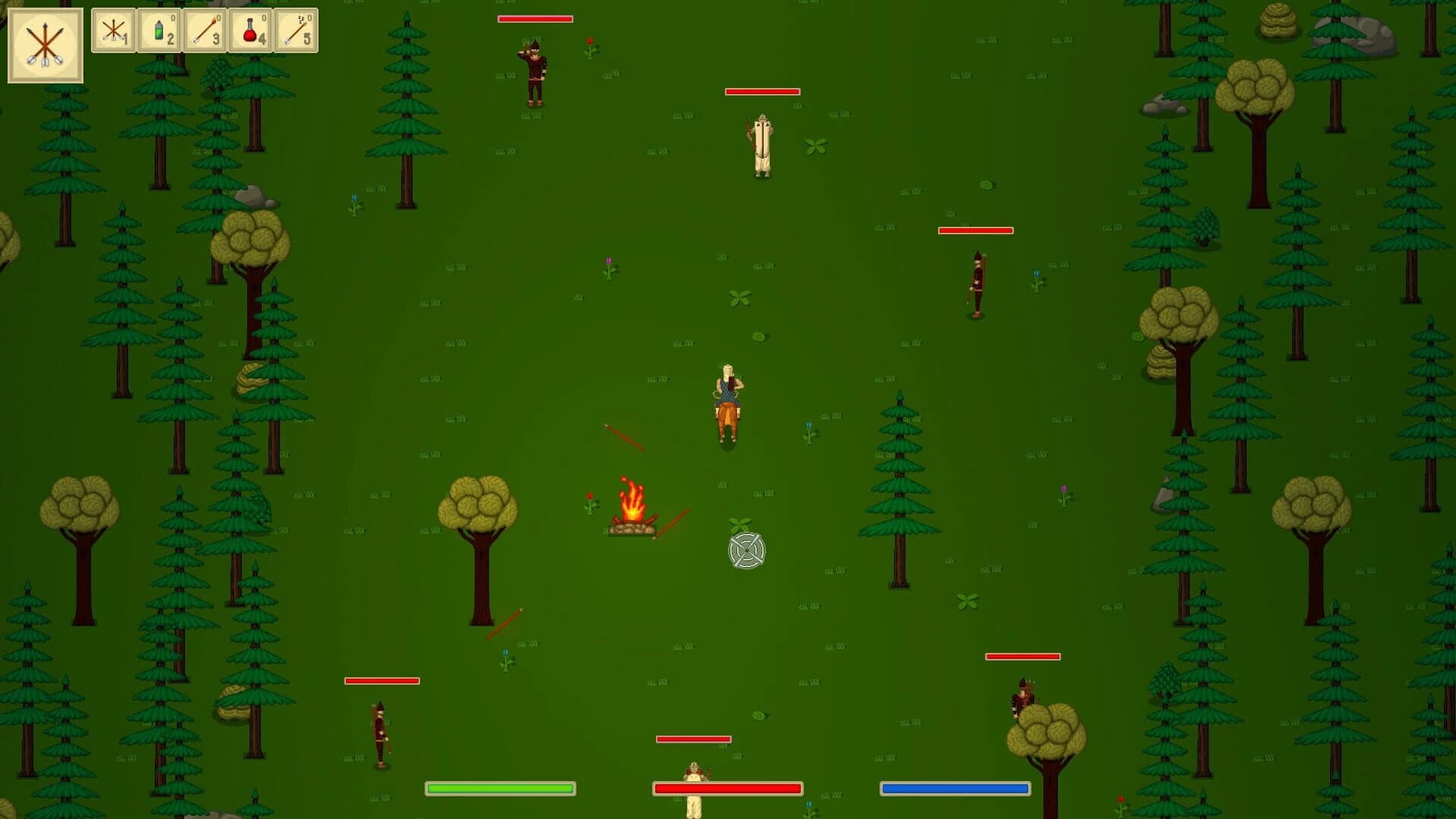Click the white-robed archer near the top
The height and width of the screenshot is (819, 1456).
pos(761,144)
